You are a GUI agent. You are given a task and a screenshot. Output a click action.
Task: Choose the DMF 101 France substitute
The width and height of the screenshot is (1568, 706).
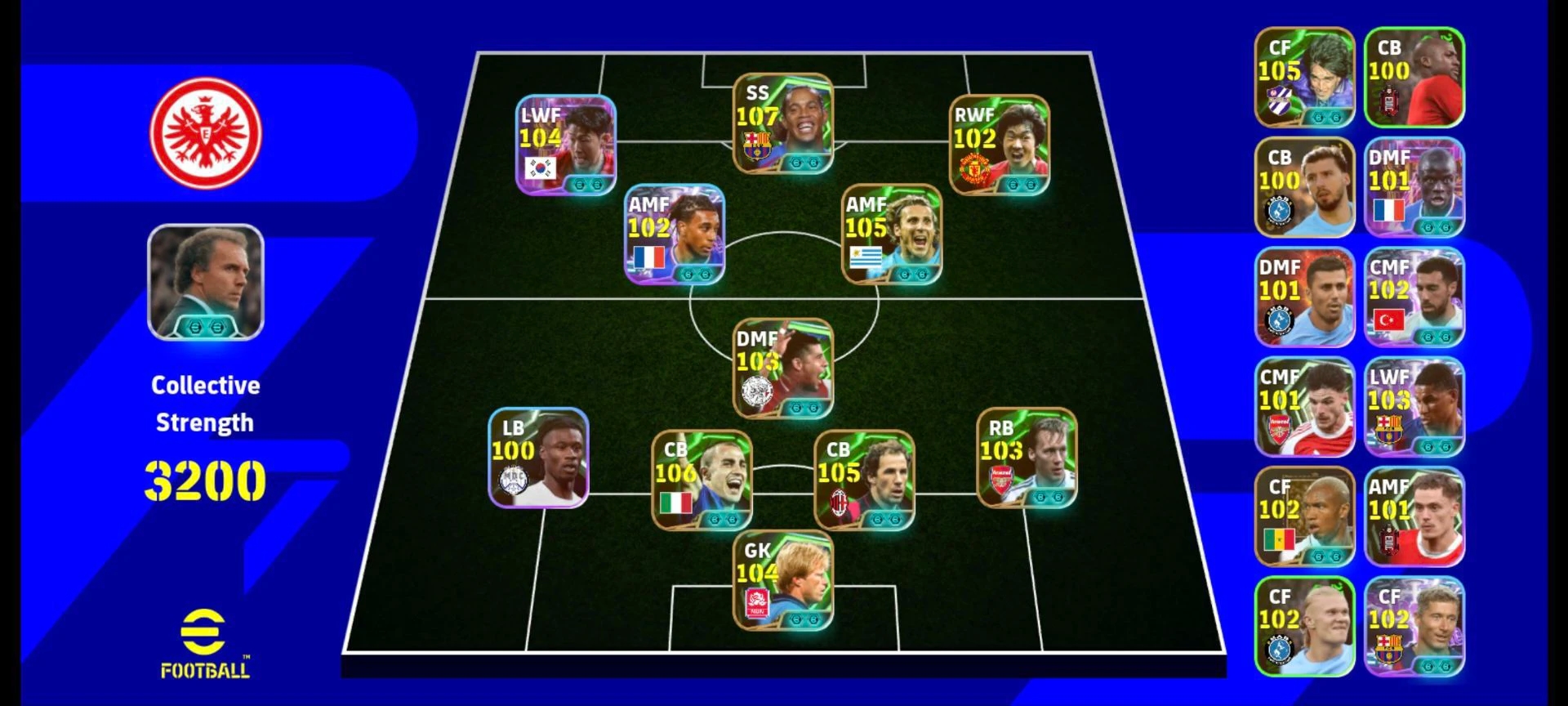[x=1414, y=188]
